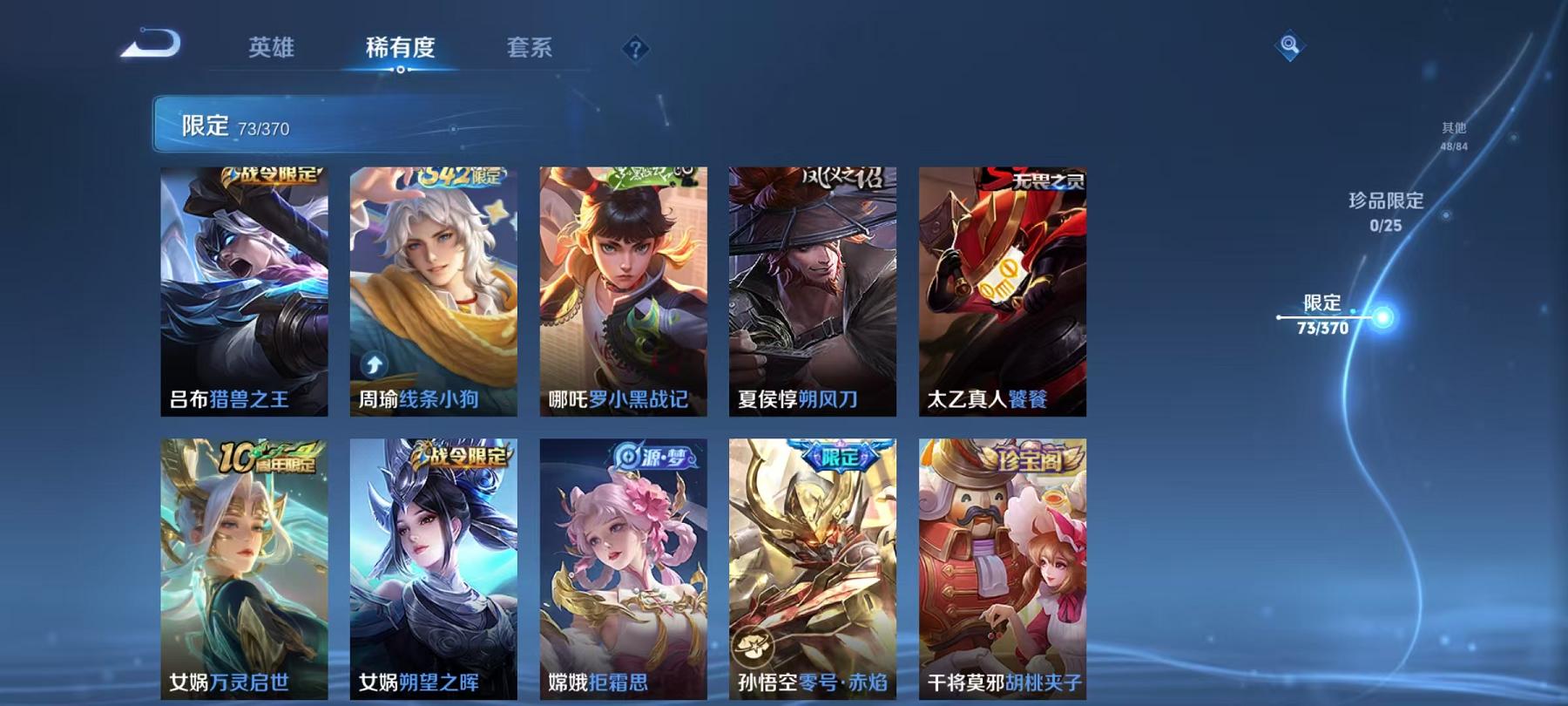Image resolution: width=1568 pixels, height=706 pixels.
Task: Open the 女娲朔望之晖 skin card
Action: click(436, 567)
